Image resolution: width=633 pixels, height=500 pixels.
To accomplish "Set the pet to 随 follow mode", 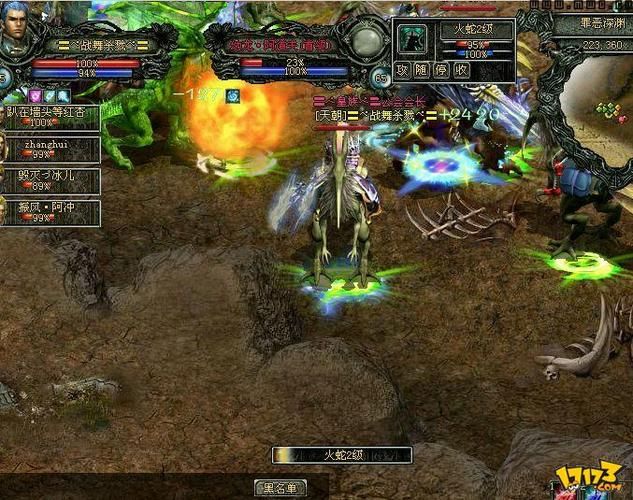I will (x=421, y=70).
